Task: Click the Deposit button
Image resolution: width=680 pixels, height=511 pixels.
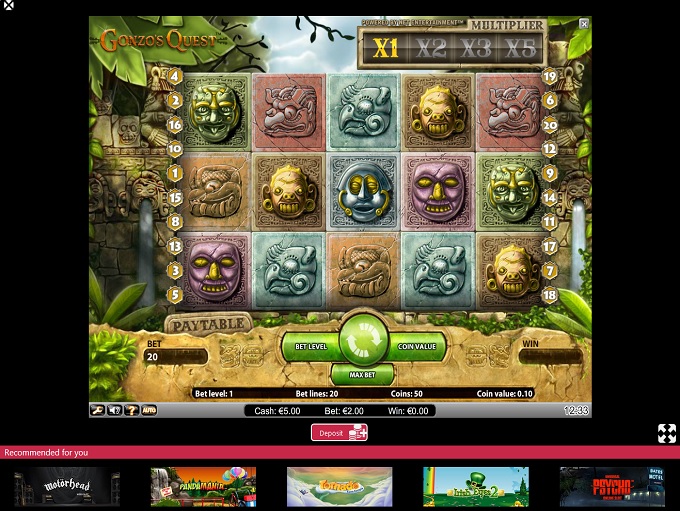Action: coord(339,432)
